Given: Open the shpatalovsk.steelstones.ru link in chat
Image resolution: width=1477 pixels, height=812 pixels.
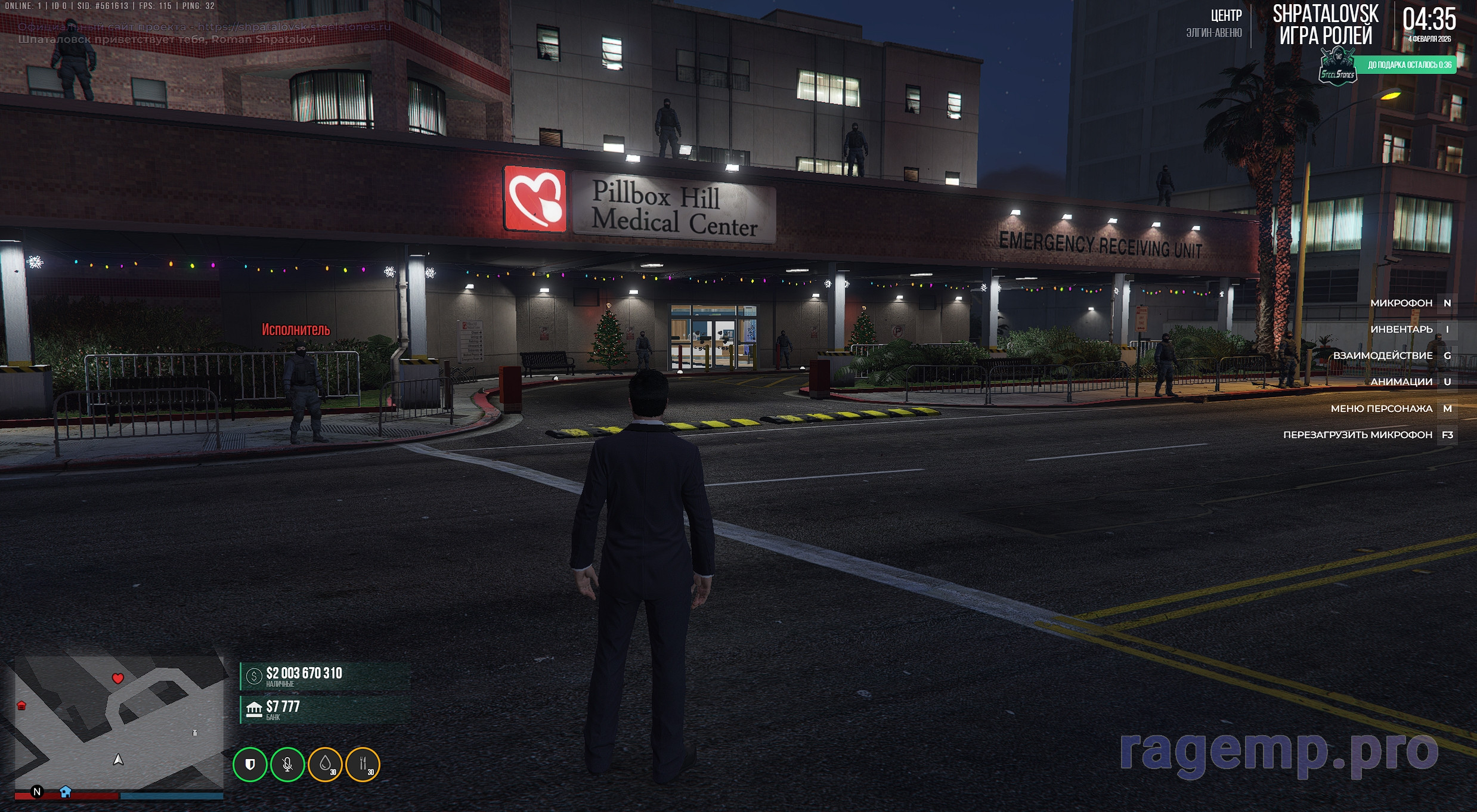Looking at the screenshot, I should point(294,27).
